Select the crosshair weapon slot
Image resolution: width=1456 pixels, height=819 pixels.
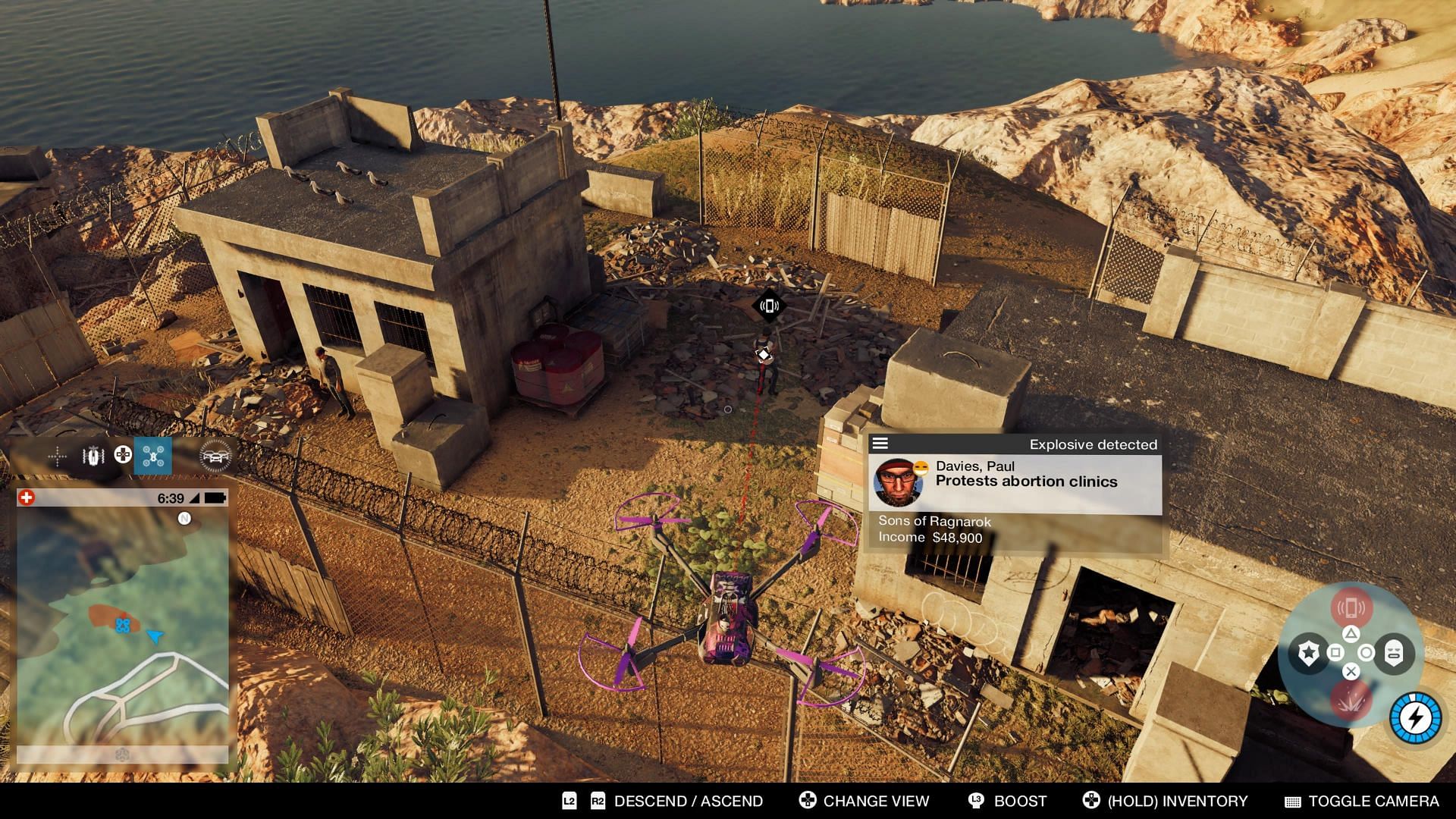[x=57, y=456]
